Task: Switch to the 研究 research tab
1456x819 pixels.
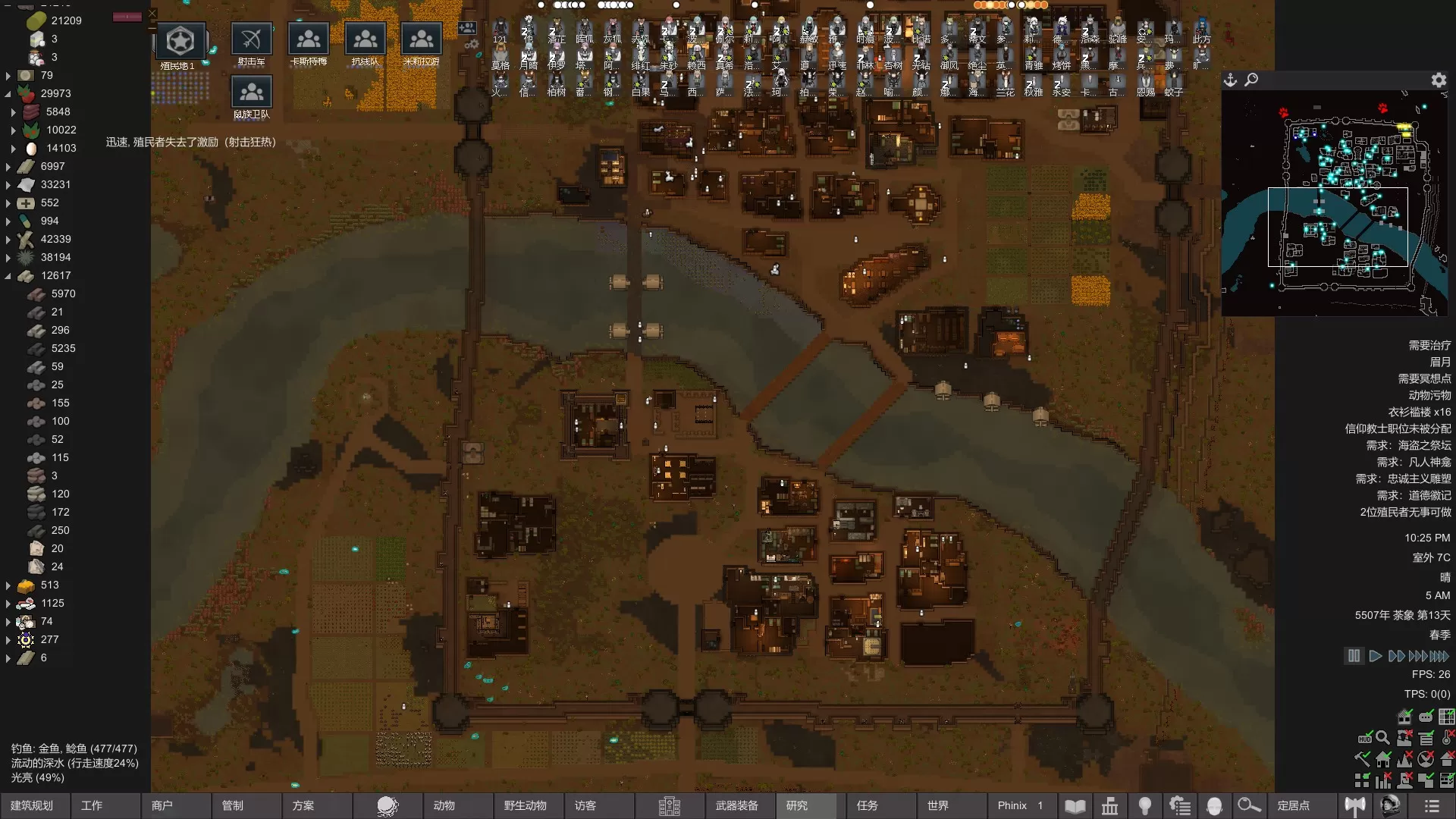Action: (797, 805)
